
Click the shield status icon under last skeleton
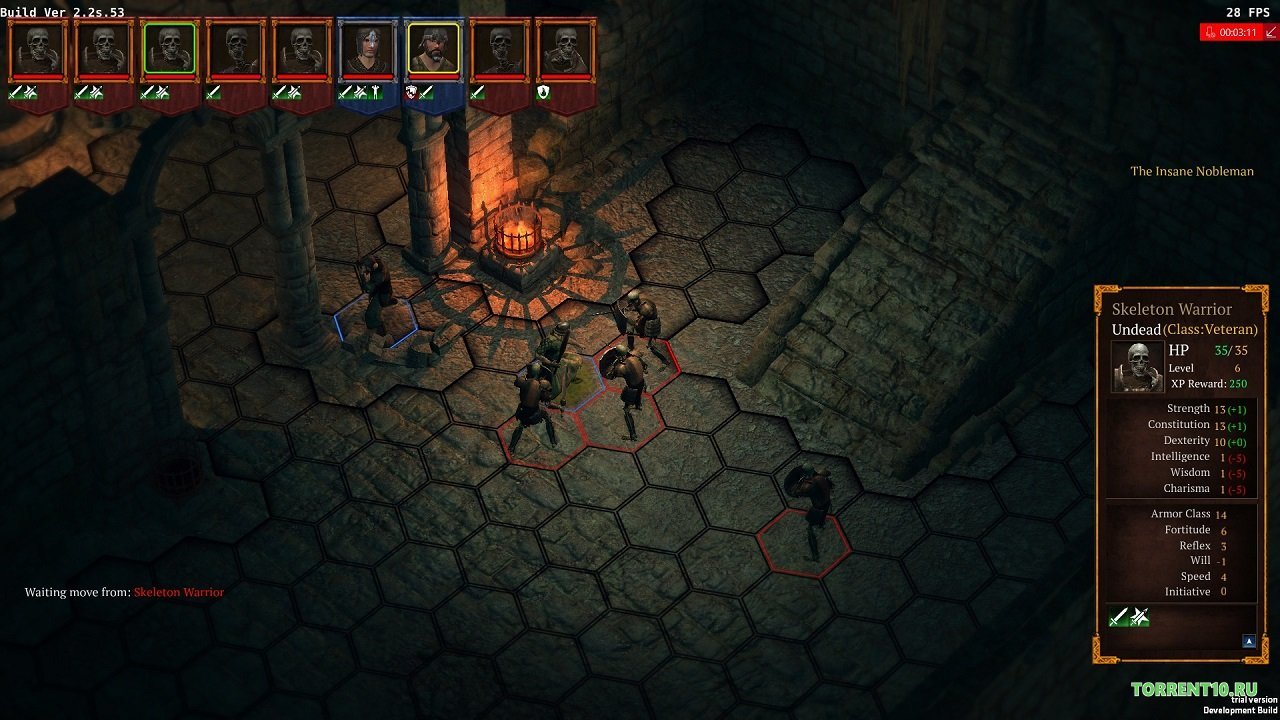point(544,92)
